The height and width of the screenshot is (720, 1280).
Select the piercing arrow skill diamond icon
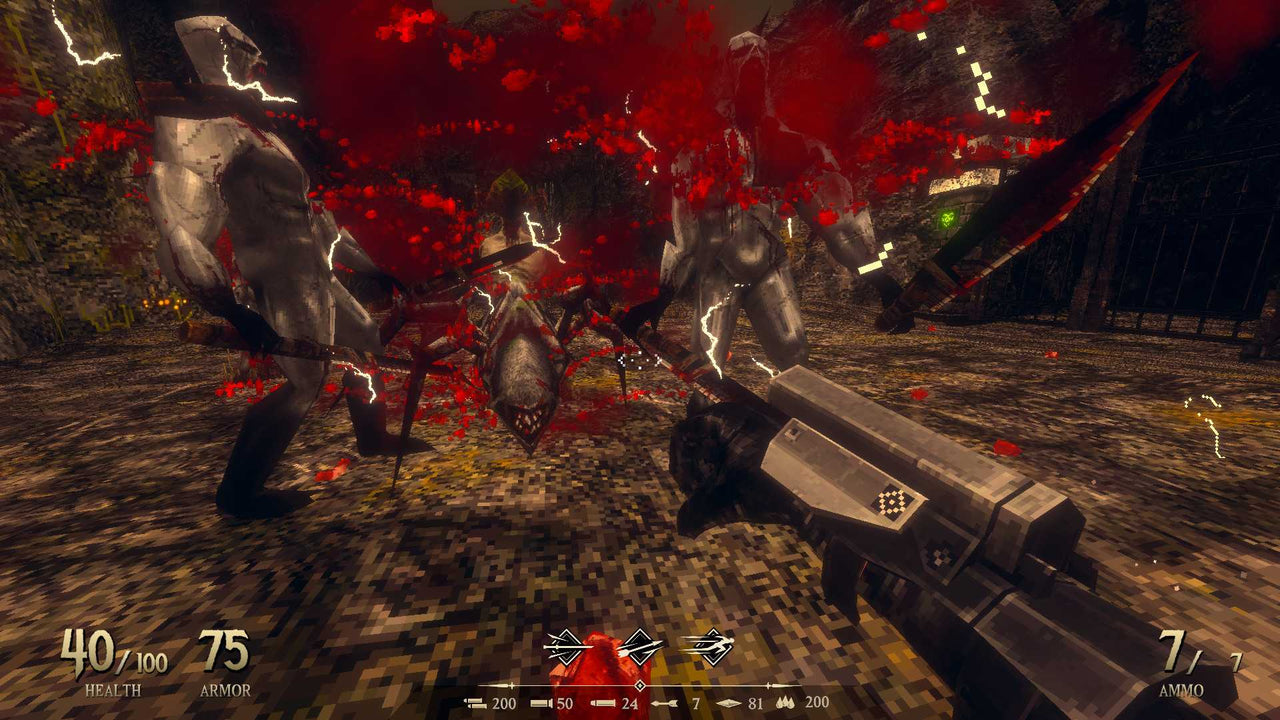click(x=642, y=647)
